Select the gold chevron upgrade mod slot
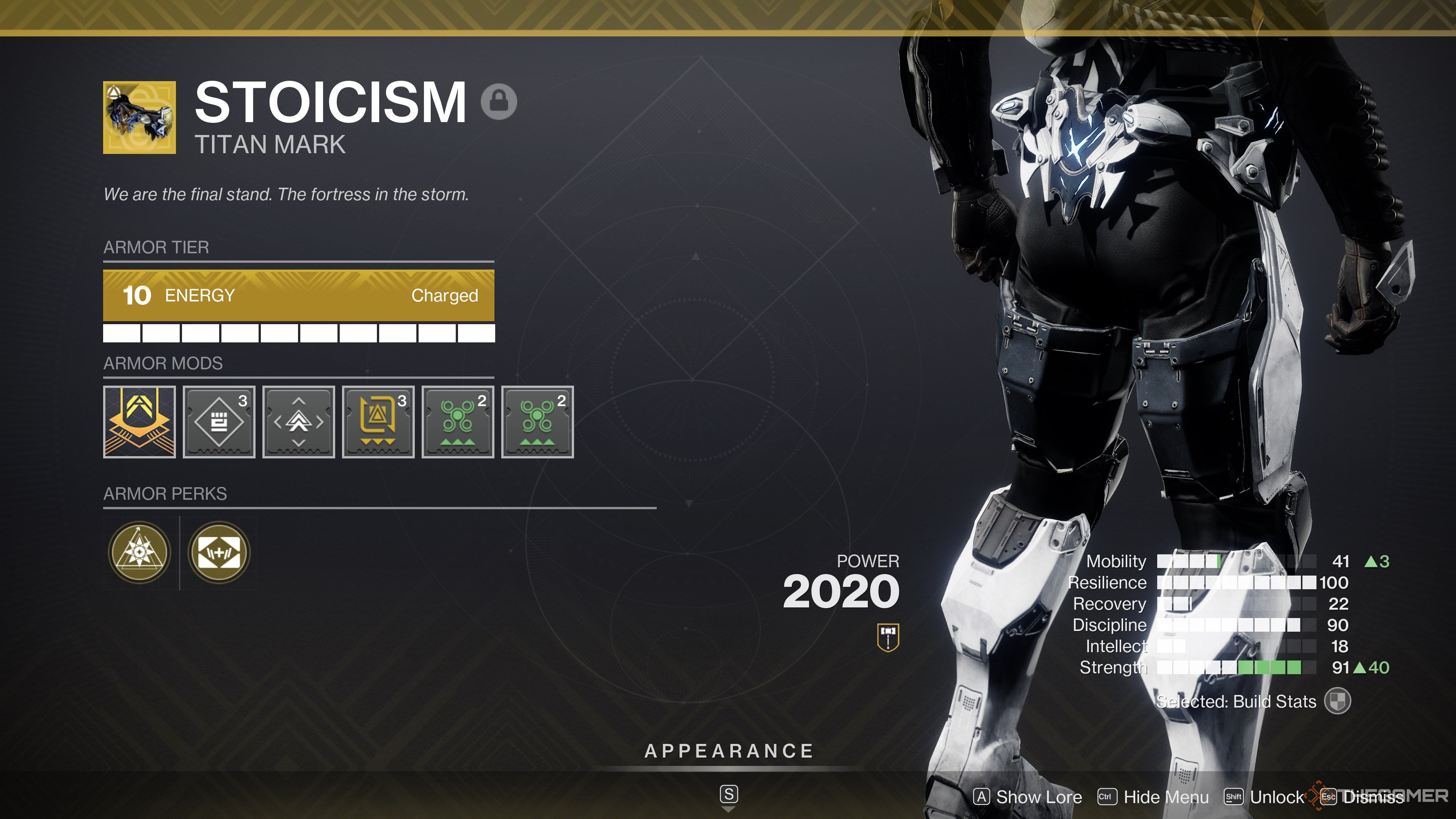 click(x=139, y=422)
